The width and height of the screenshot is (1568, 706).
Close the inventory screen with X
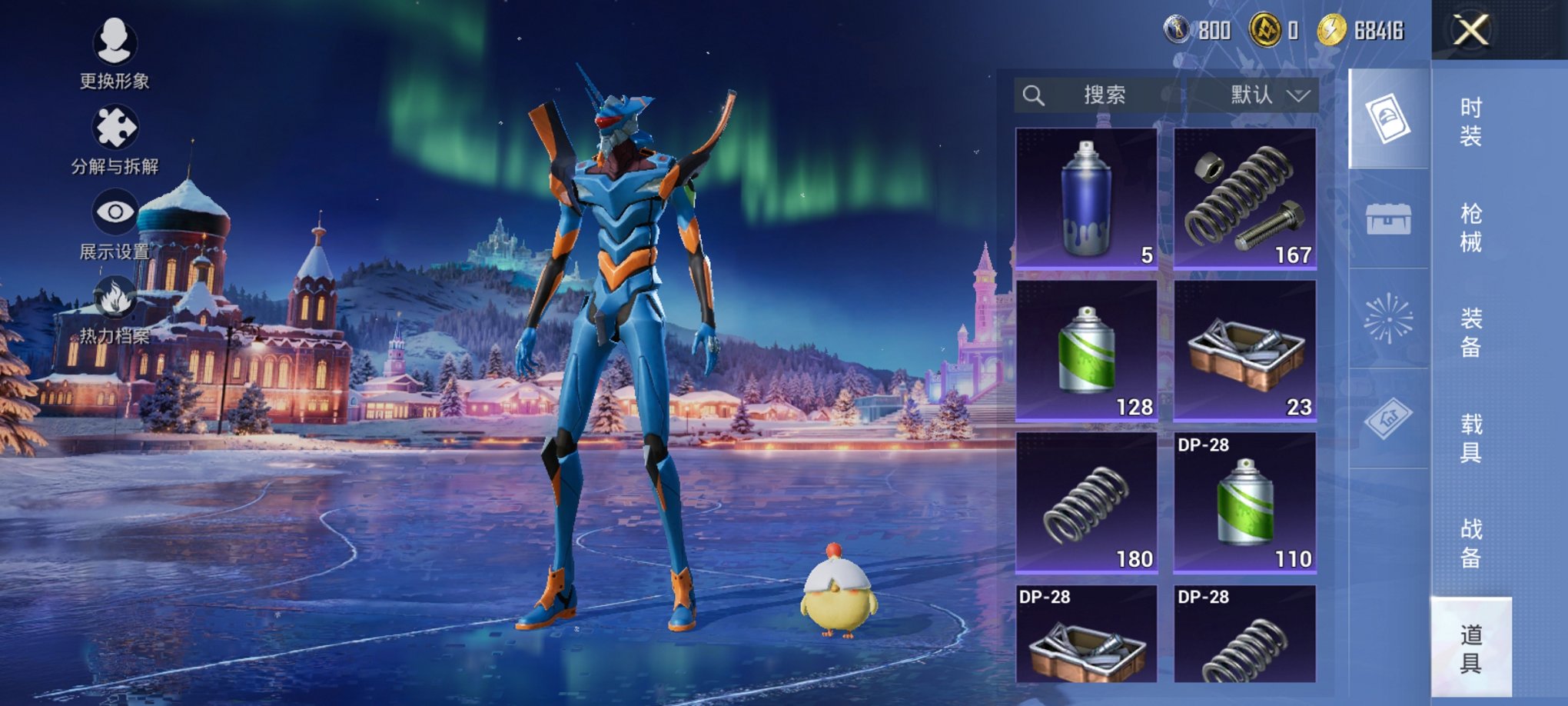[1470, 32]
